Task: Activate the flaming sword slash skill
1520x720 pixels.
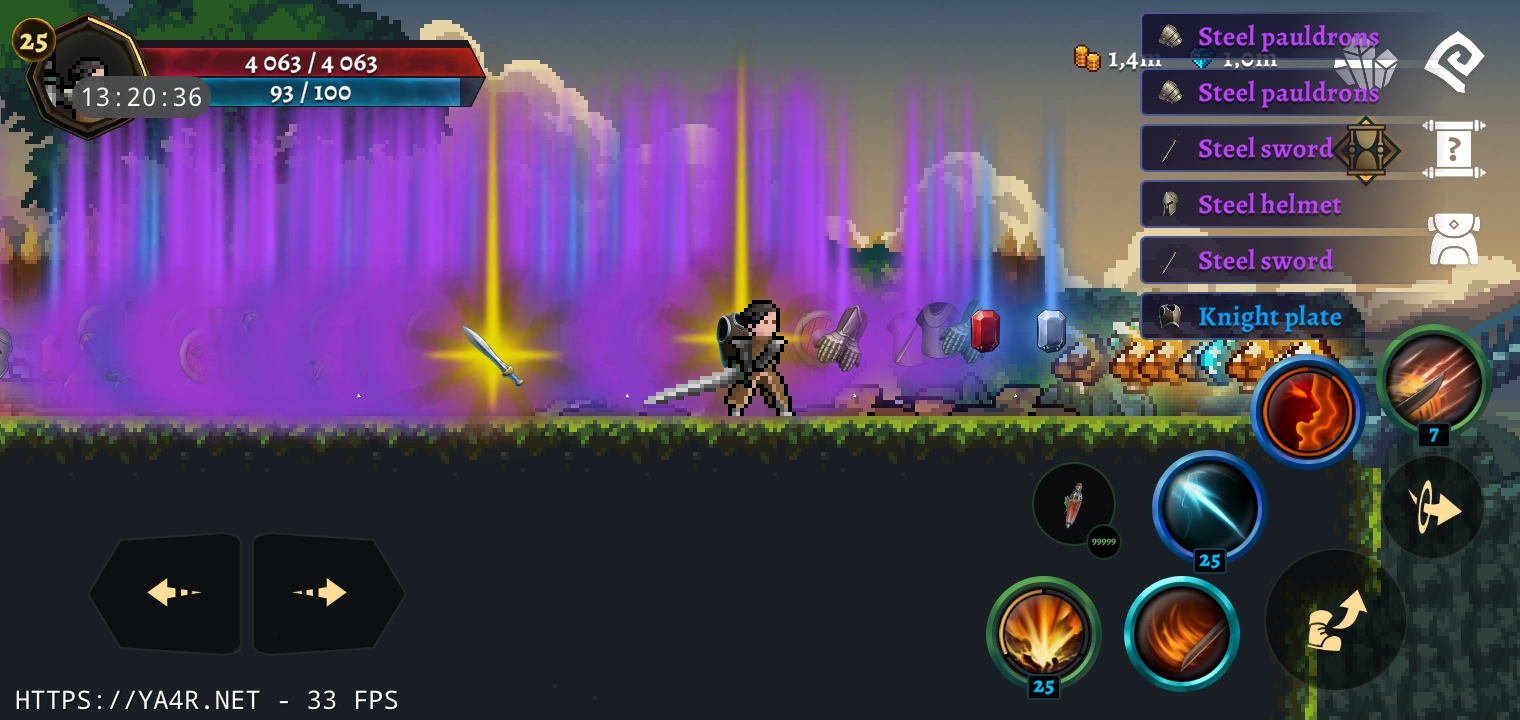Action: (x=1182, y=632)
